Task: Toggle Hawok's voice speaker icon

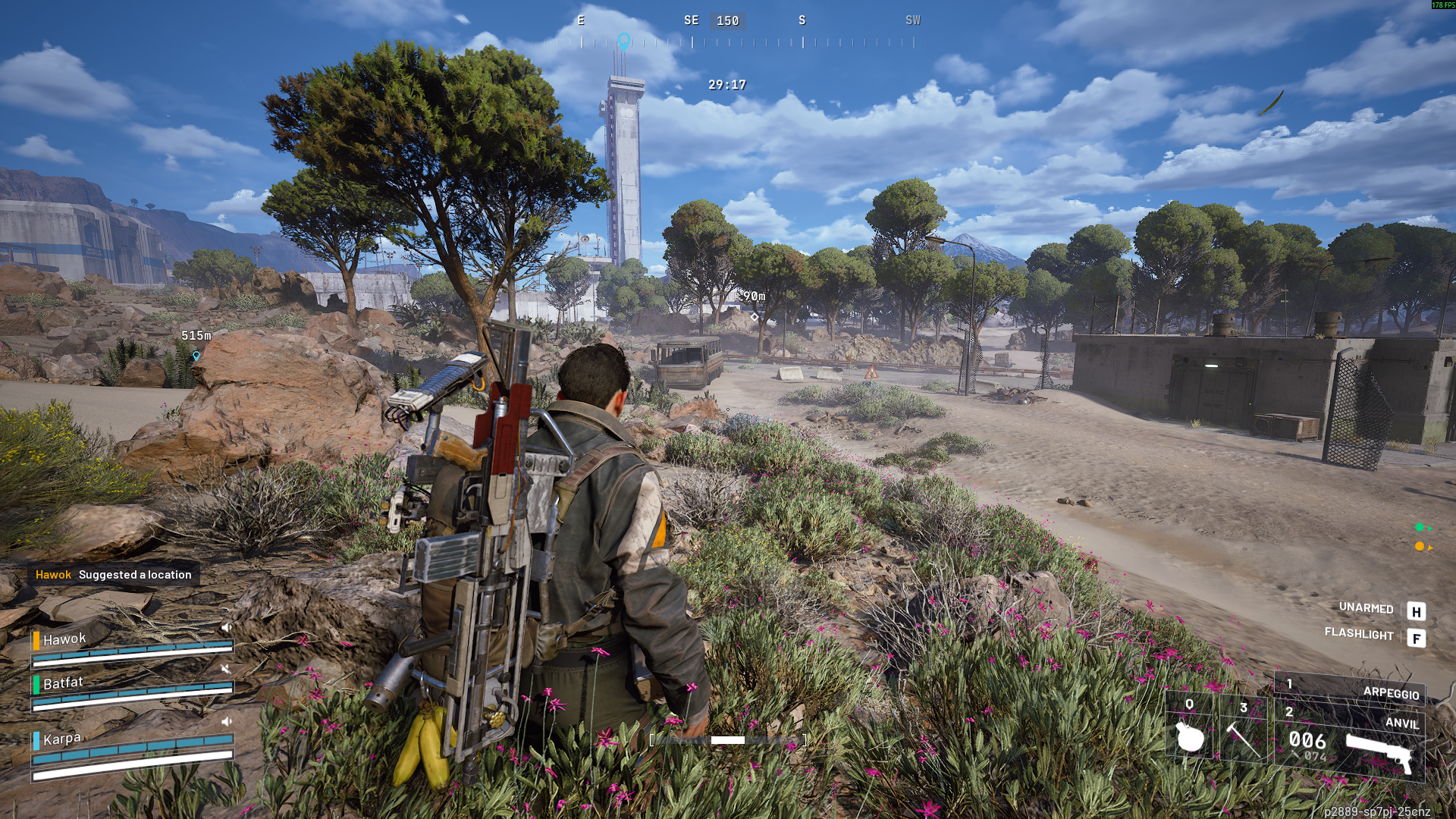Action: point(225,627)
